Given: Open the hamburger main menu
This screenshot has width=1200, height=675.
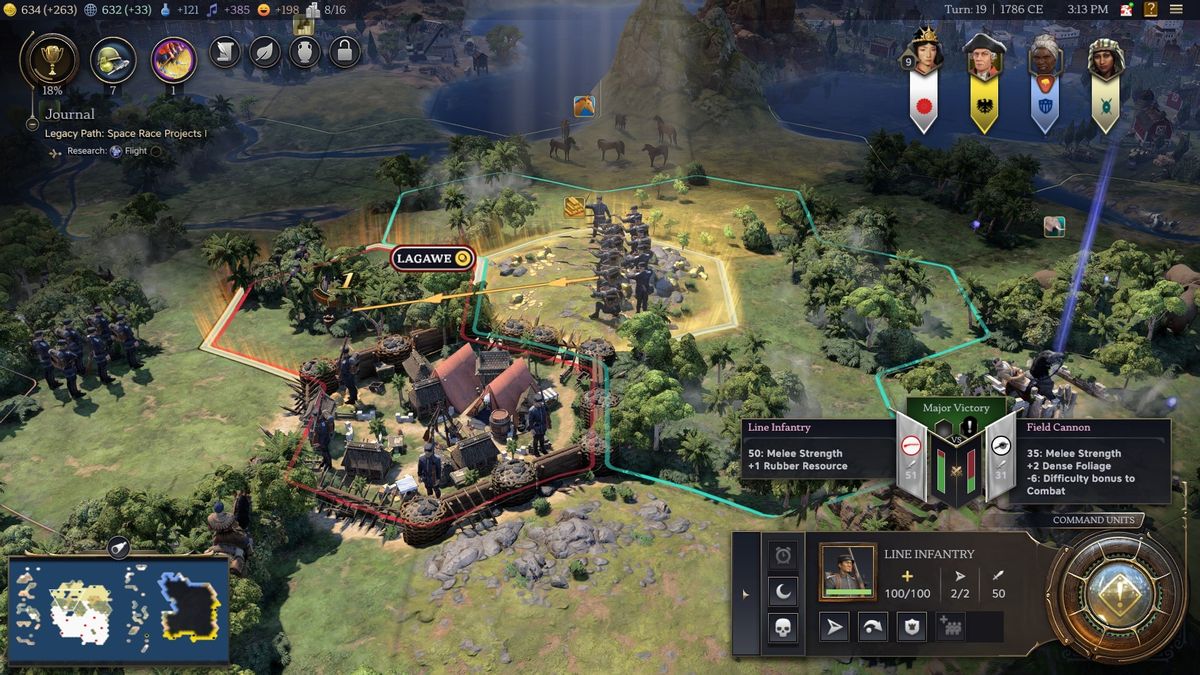Looking at the screenshot, I should [x=1176, y=9].
